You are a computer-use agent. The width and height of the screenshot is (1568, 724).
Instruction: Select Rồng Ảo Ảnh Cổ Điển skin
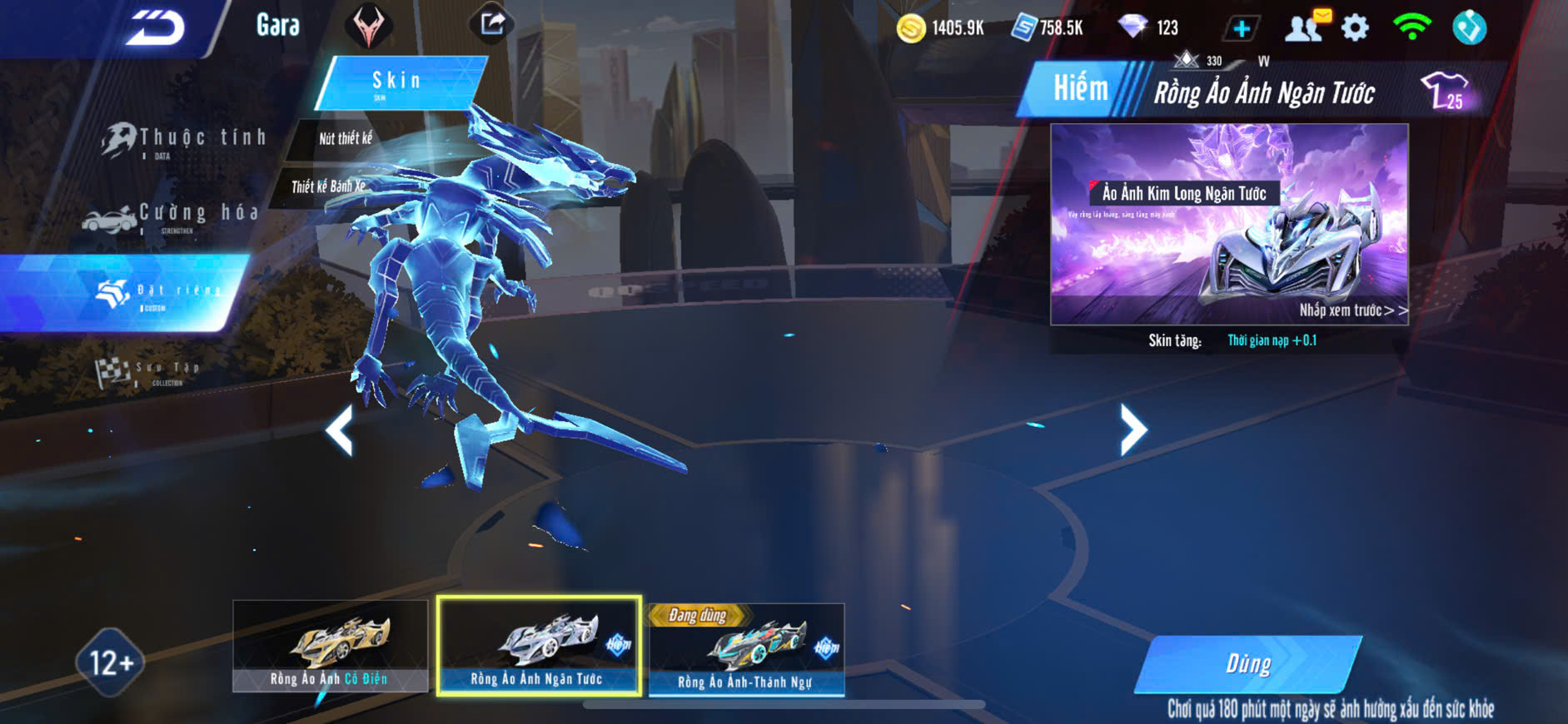[330, 647]
